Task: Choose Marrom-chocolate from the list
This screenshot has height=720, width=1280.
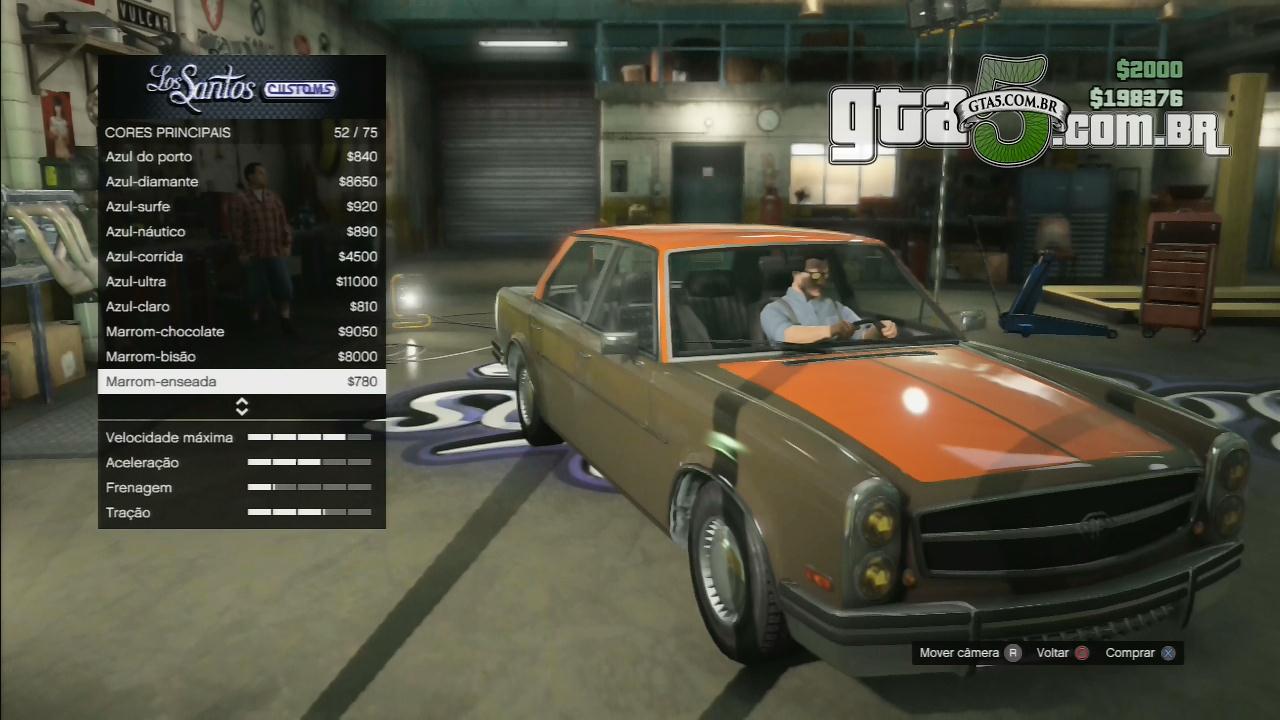Action: (241, 332)
